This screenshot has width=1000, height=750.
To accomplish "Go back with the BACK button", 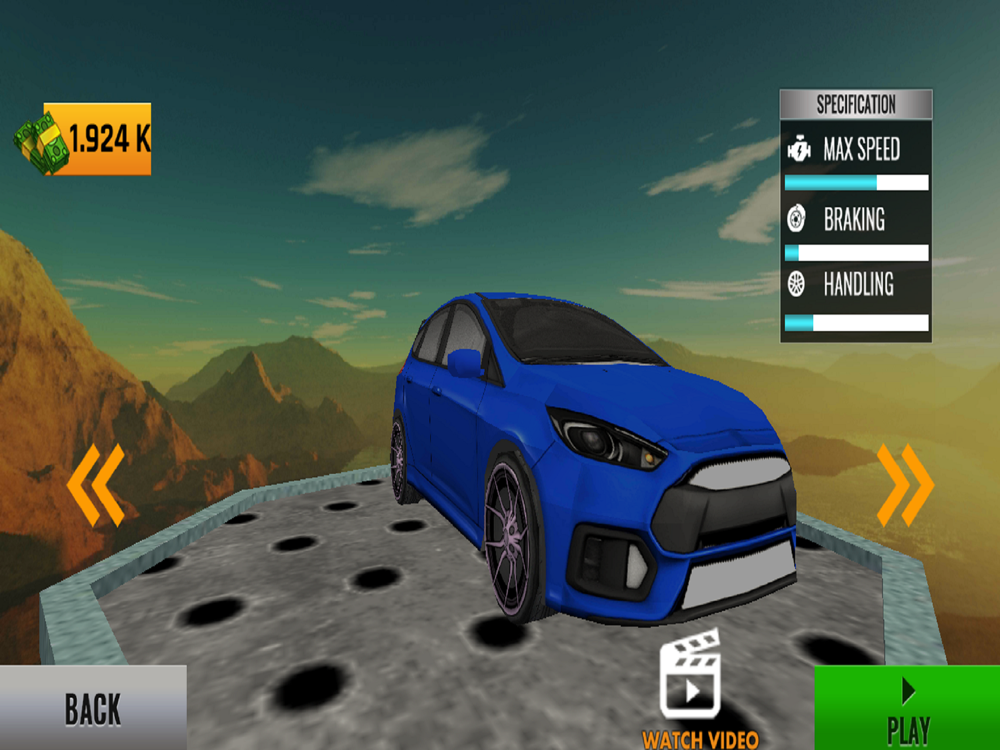I will coord(93,708).
